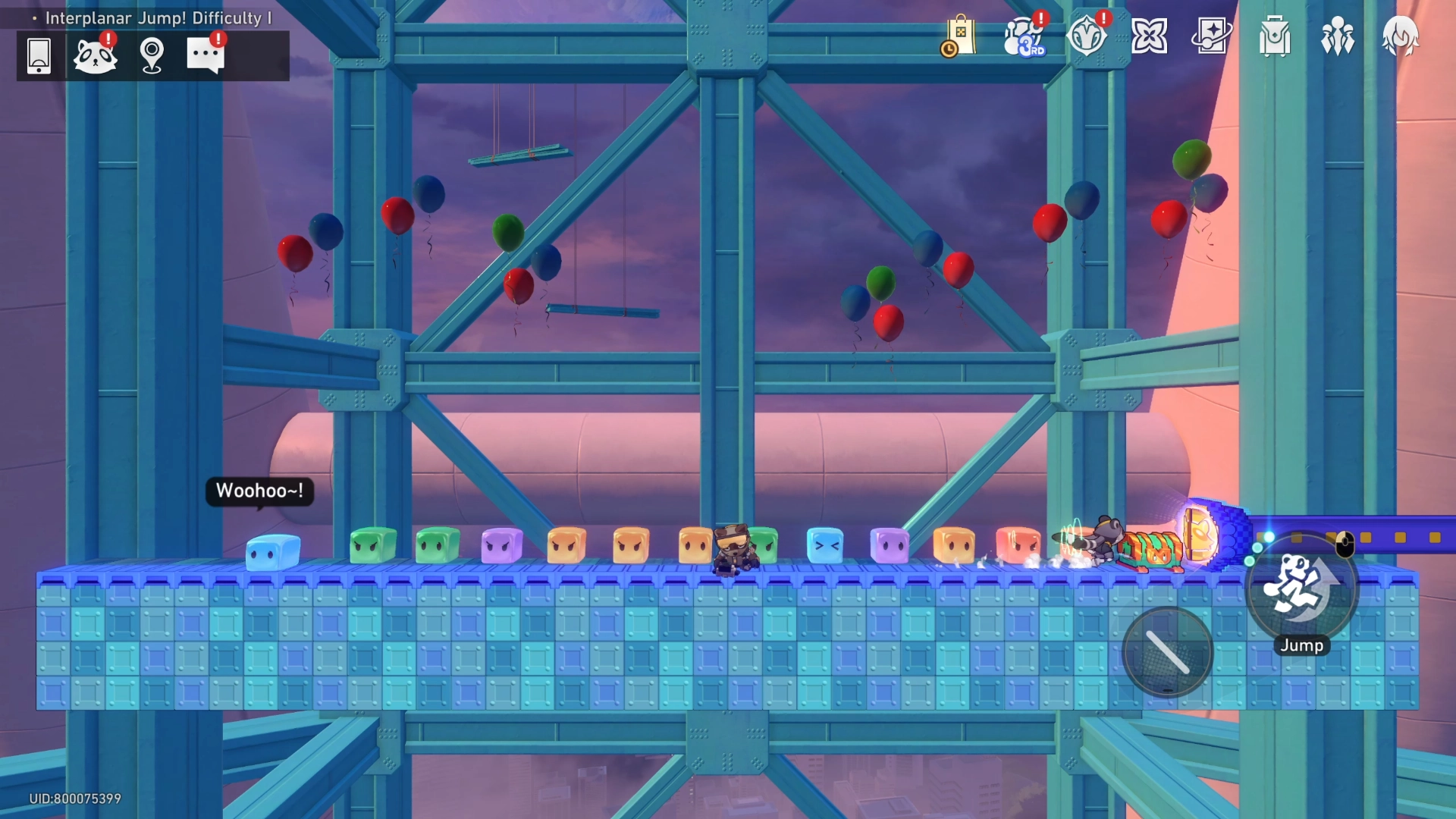Image resolution: width=1456 pixels, height=819 pixels.
Task: Activate the round slash attack button
Action: (1168, 652)
